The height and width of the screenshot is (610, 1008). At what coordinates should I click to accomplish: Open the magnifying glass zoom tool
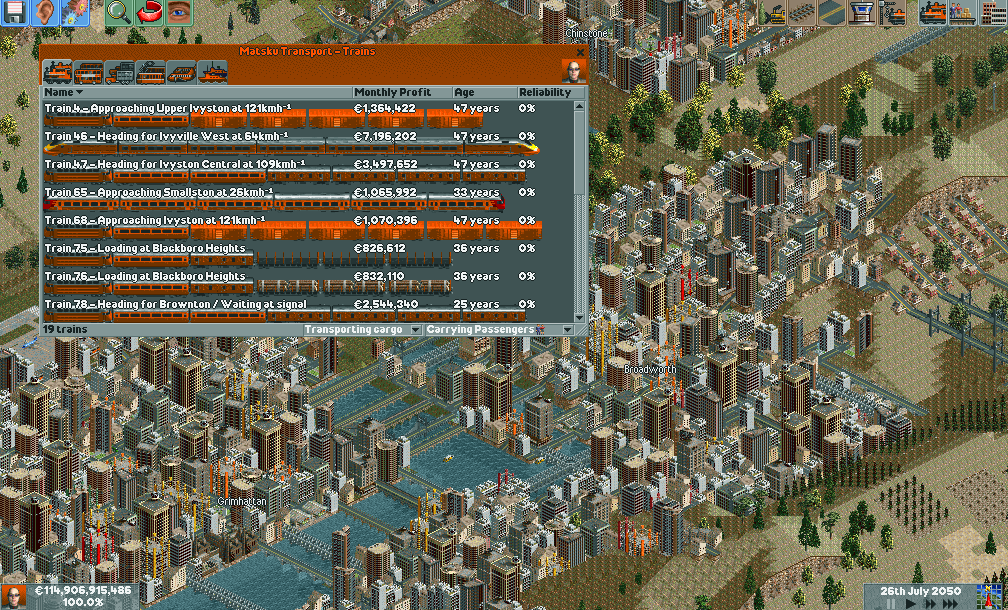pyautogui.click(x=119, y=13)
